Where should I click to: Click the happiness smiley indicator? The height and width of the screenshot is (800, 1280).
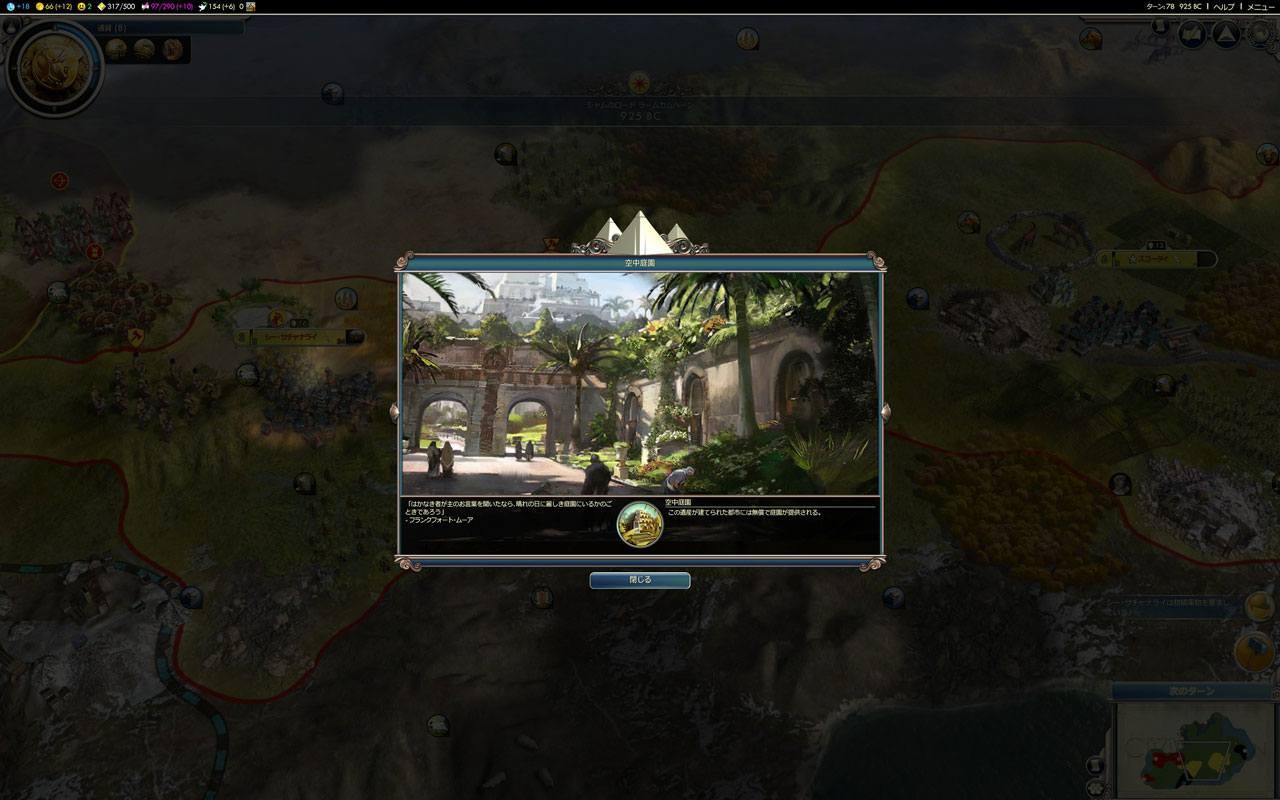point(84,6)
